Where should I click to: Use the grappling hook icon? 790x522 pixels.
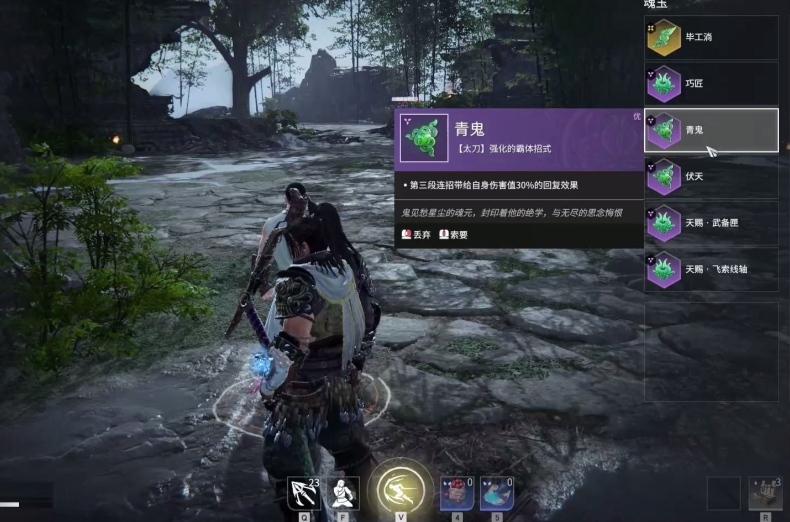[x=303, y=492]
